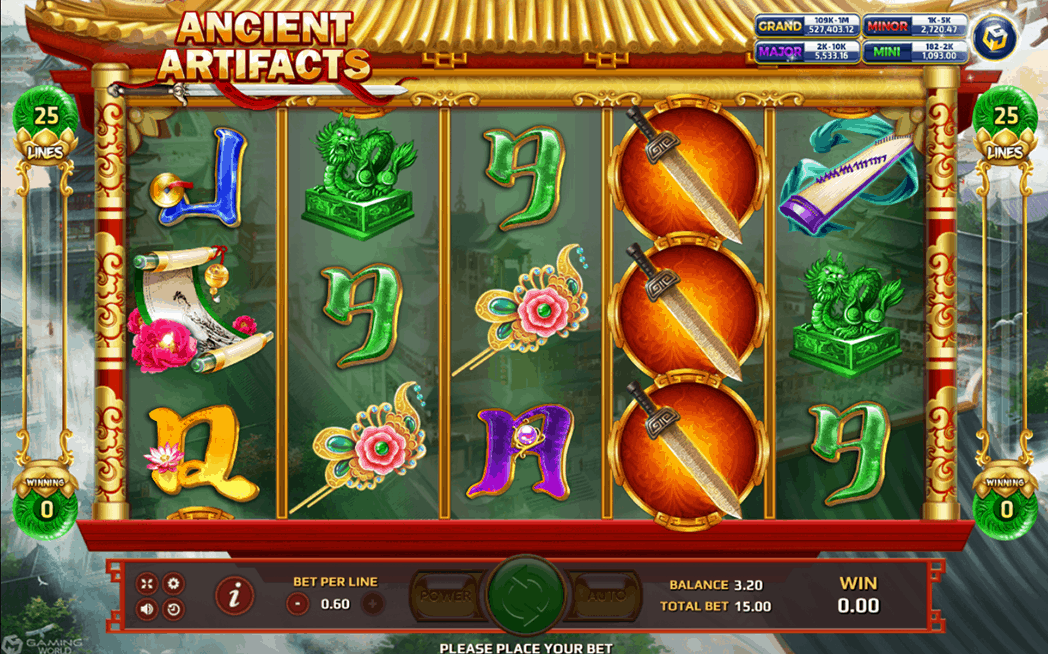Activate the POWER spin button
The image size is (1048, 654).
(x=446, y=595)
